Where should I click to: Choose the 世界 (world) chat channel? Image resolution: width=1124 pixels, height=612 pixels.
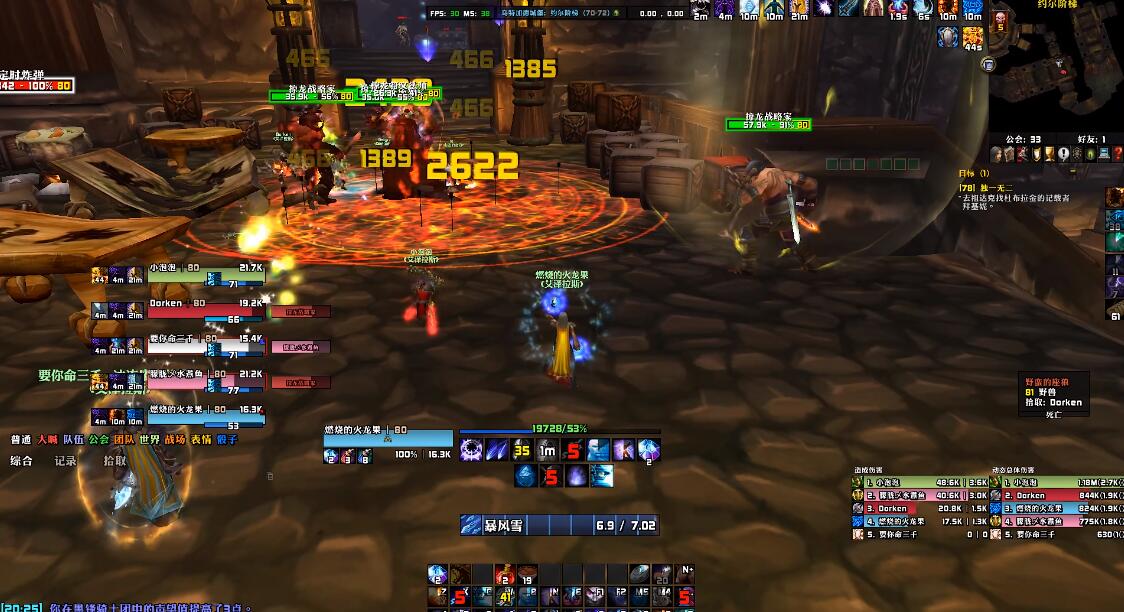(149, 439)
